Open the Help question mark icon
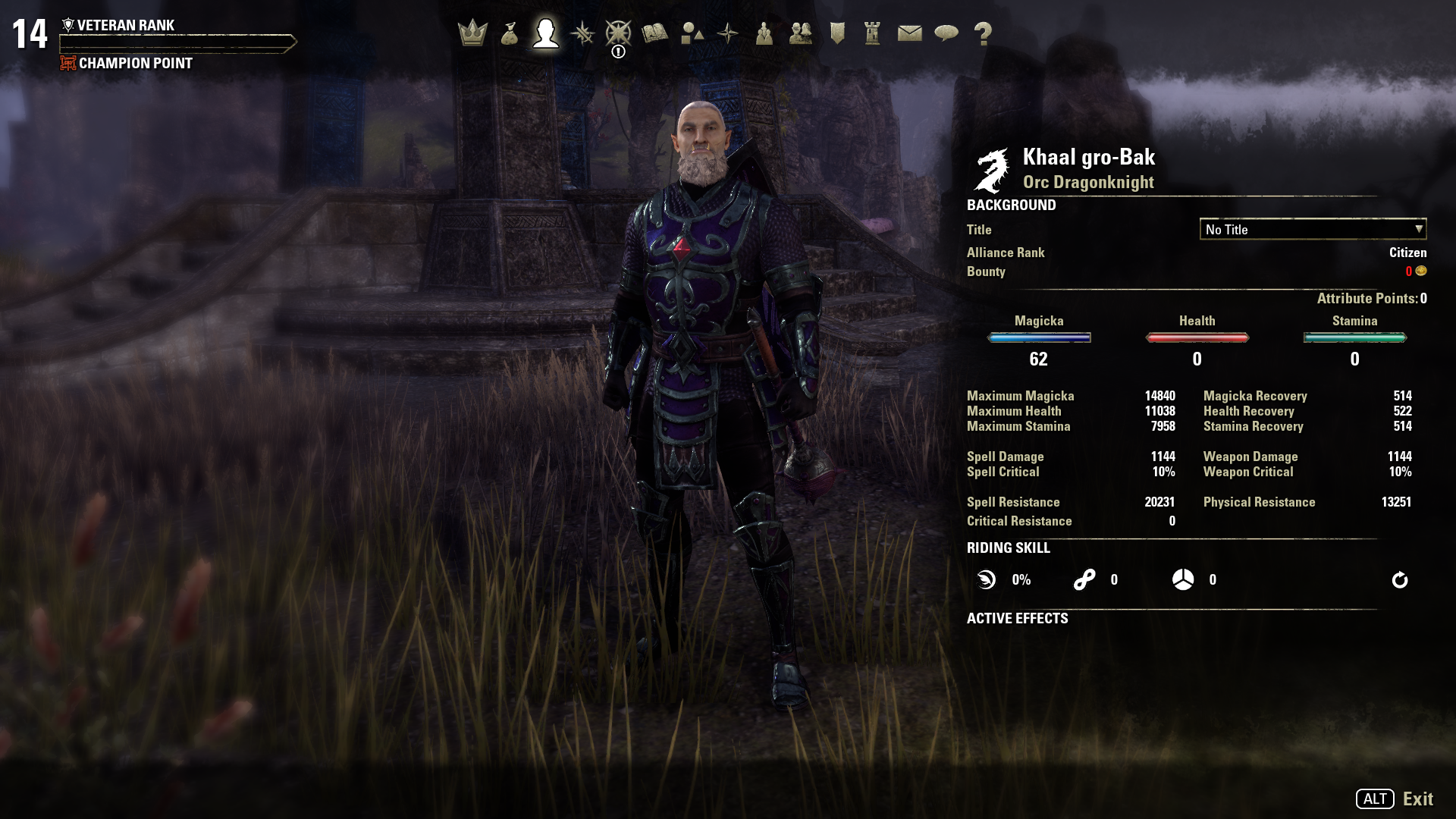 coord(983,33)
